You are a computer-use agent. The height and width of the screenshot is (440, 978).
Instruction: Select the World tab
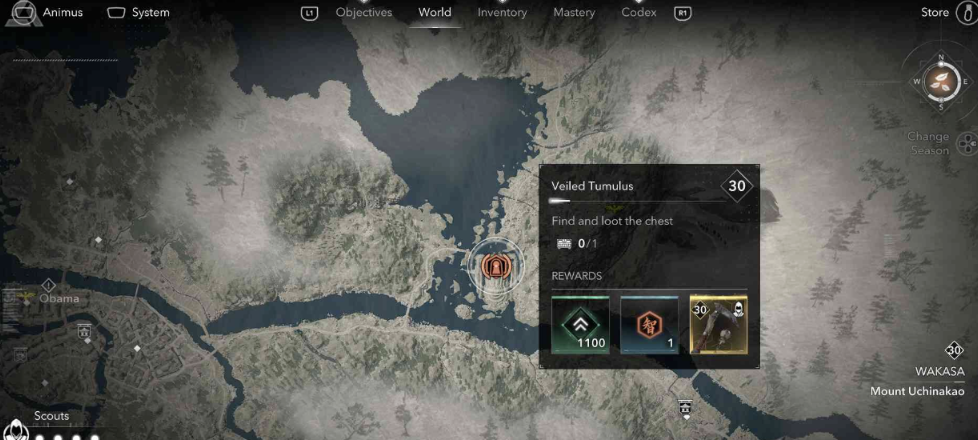pyautogui.click(x=434, y=13)
